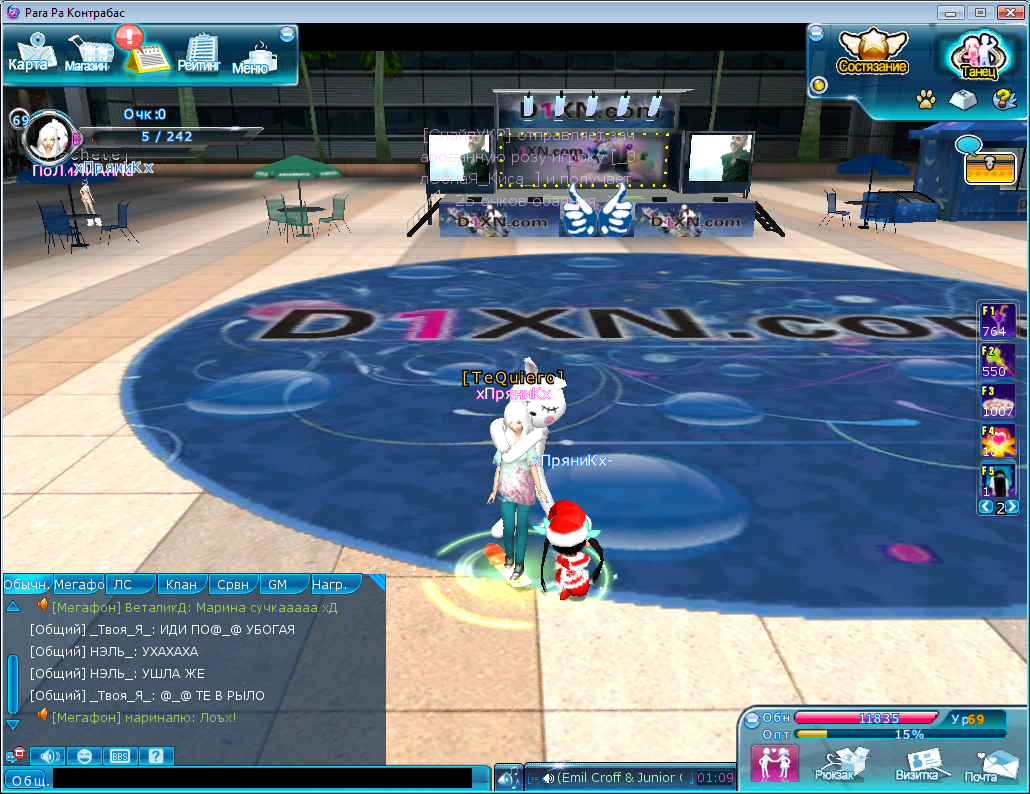Open the orange treasure chest notification
The width and height of the screenshot is (1030, 794).
[989, 166]
